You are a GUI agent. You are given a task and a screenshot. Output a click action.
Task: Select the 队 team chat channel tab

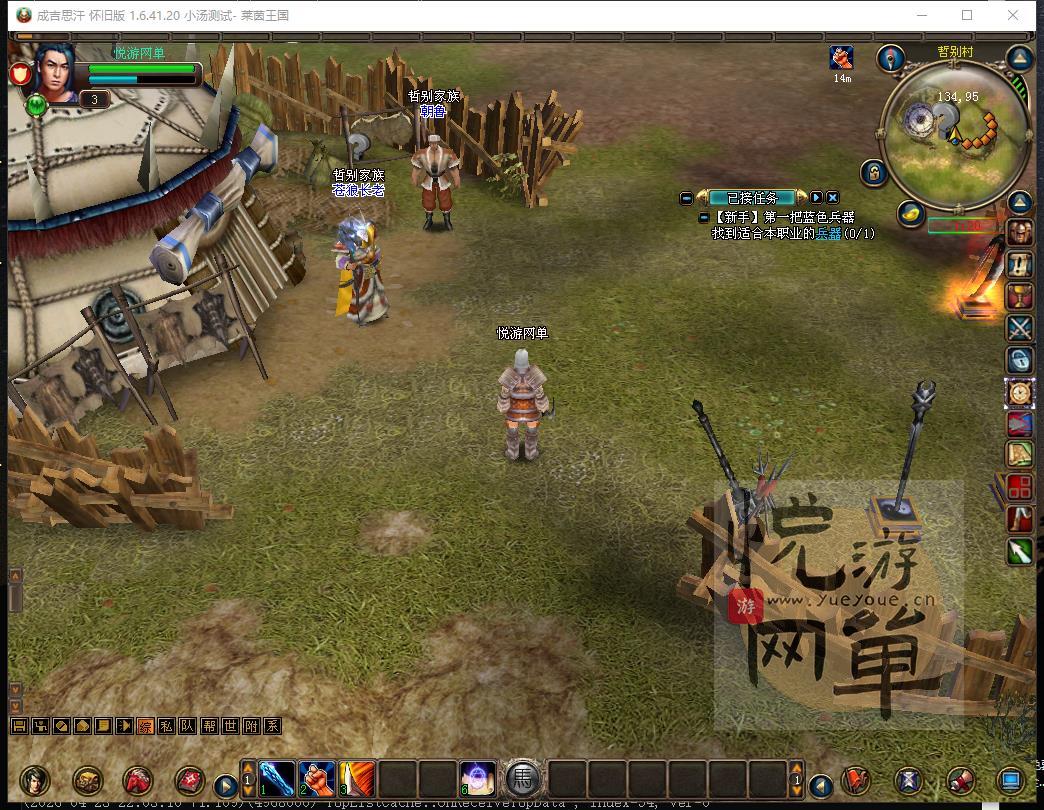coord(187,727)
